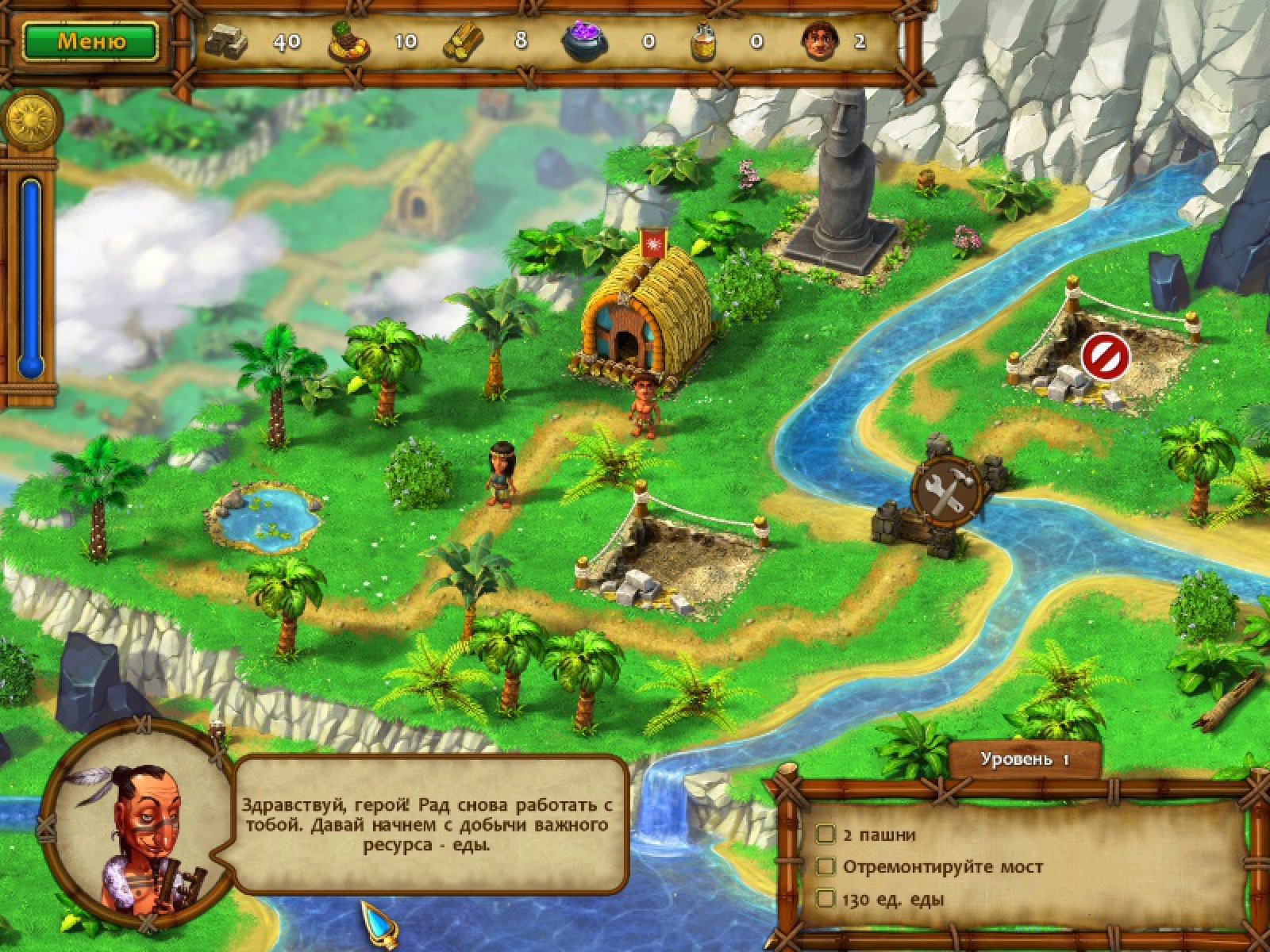Click the advisor's speech bubble text

tap(430, 825)
